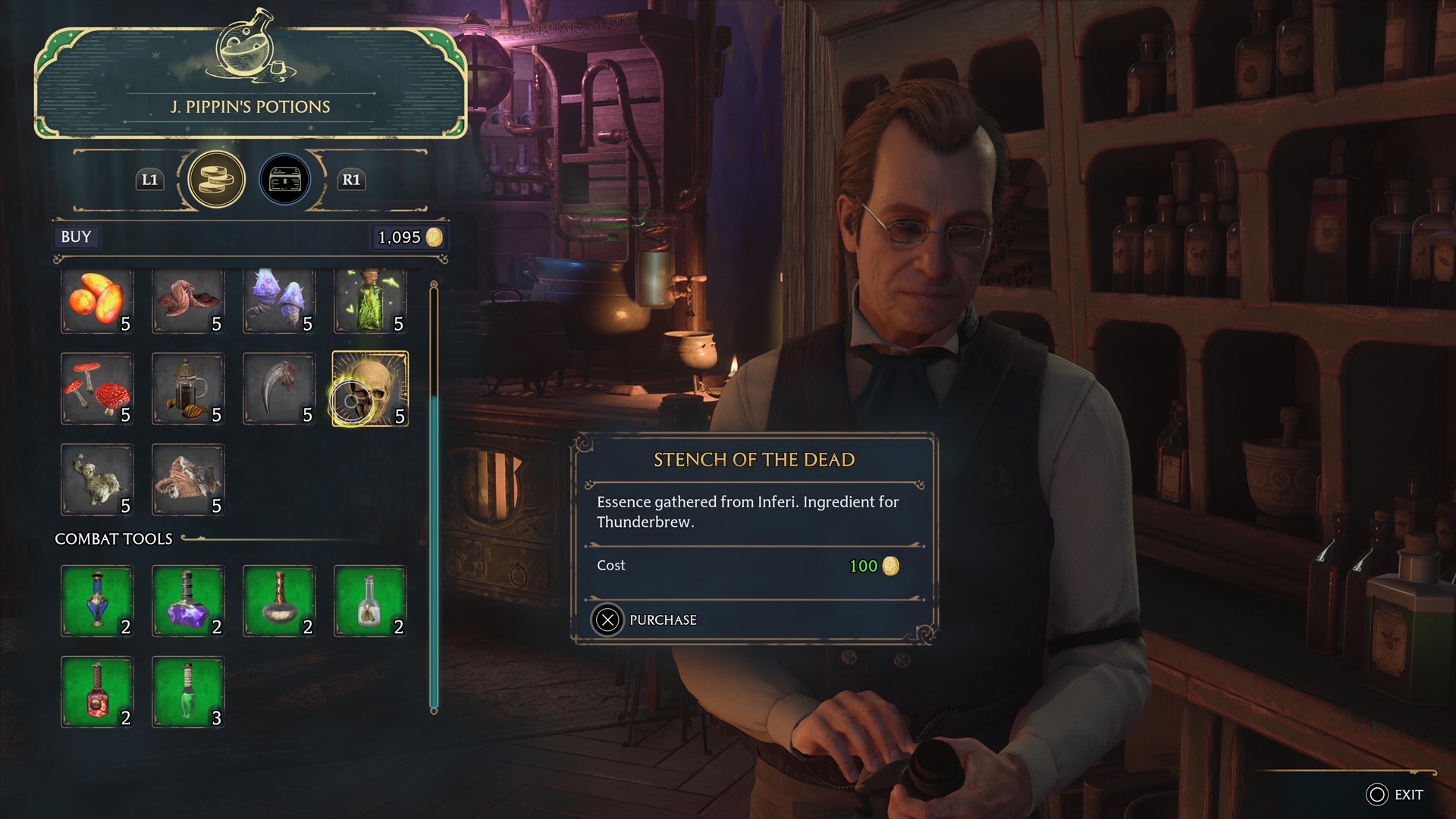This screenshot has width=1456, height=819.
Task: Switch to the gold coins Buy tab
Action: (216, 180)
